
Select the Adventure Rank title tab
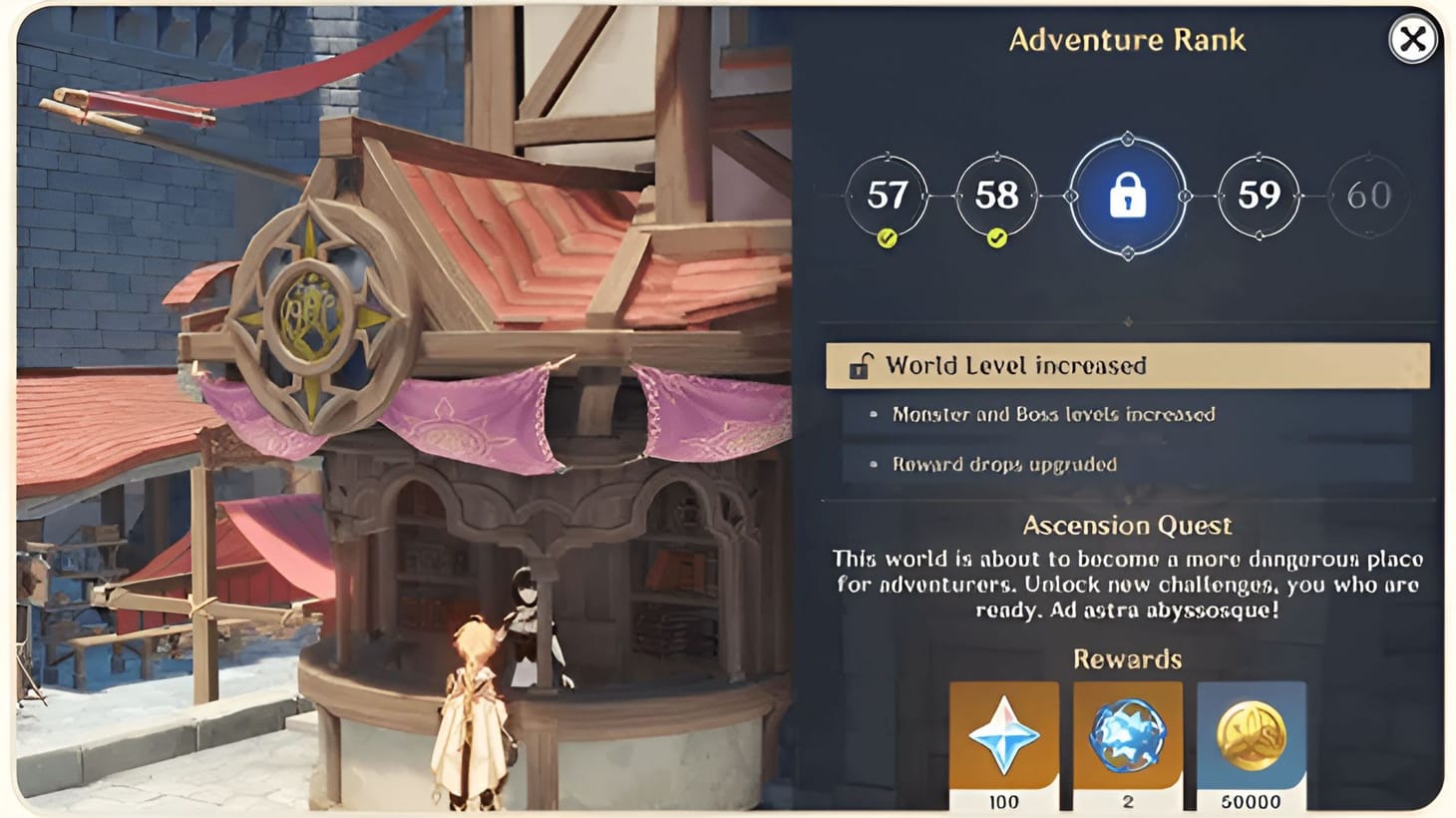[1127, 41]
